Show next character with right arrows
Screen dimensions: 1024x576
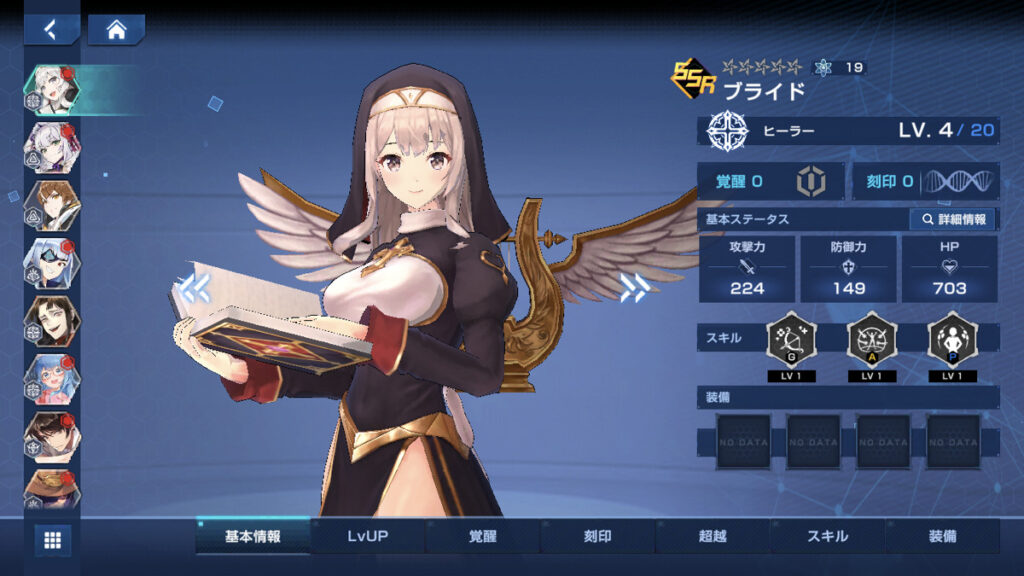634,288
